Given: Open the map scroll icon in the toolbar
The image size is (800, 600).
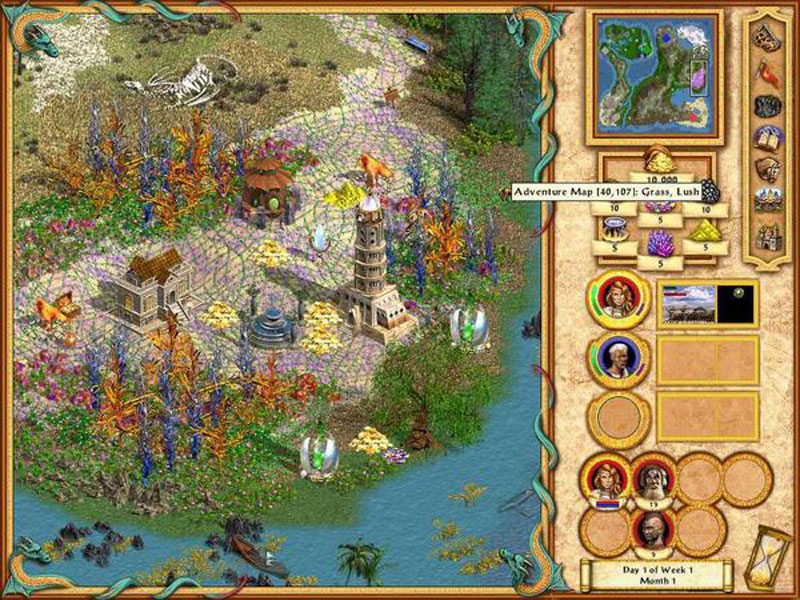Looking at the screenshot, I should (x=767, y=35).
